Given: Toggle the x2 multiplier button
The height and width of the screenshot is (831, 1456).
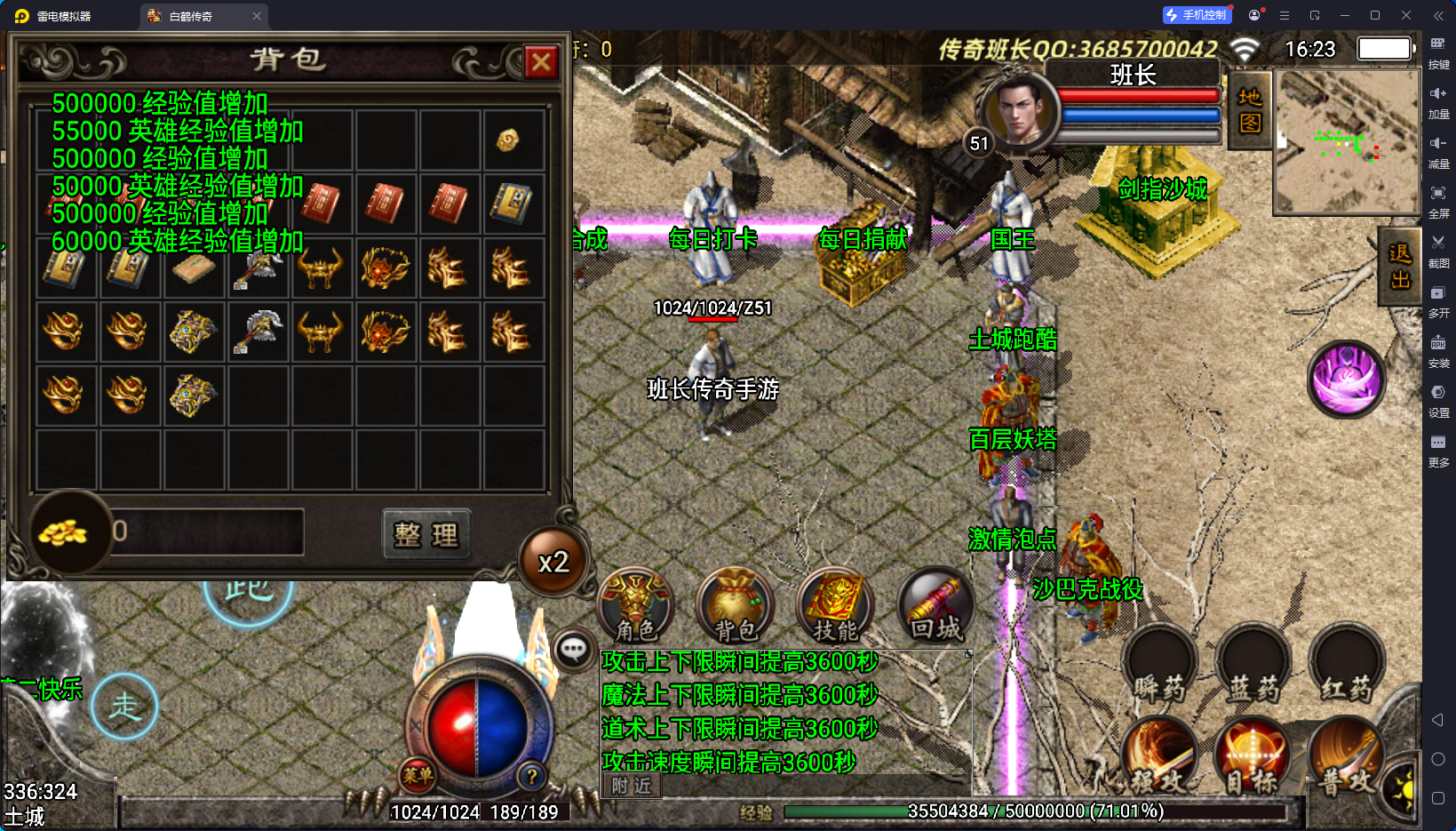Looking at the screenshot, I should pyautogui.click(x=553, y=562).
